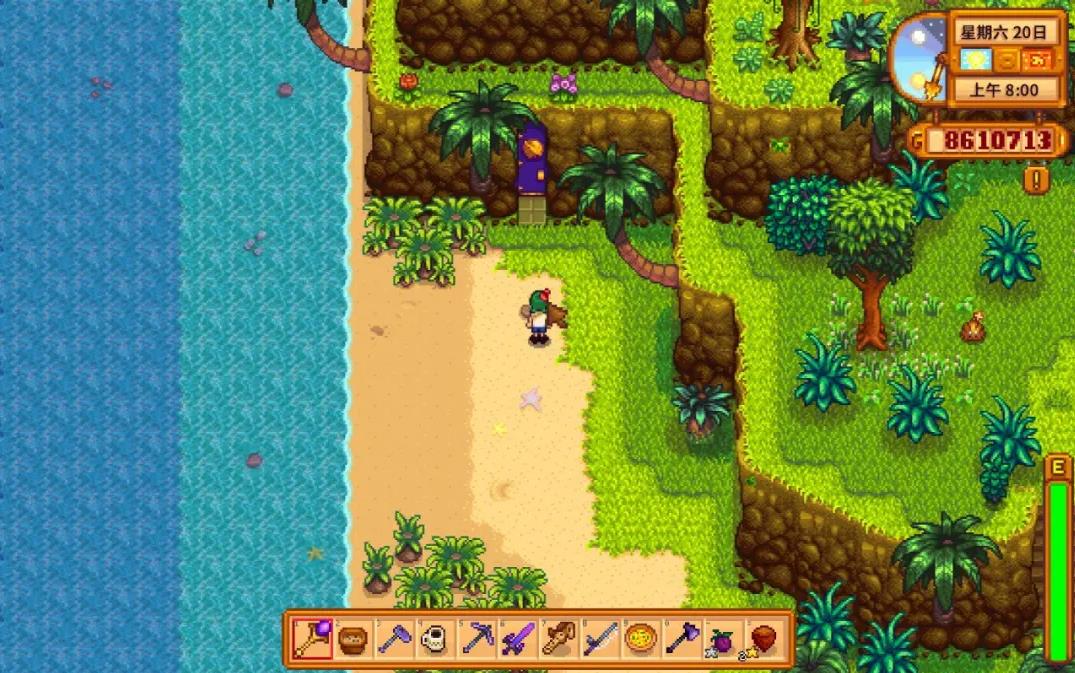Select the silver-star purple fruit slot
Image resolution: width=1075 pixels, height=673 pixels.
(x=722, y=639)
